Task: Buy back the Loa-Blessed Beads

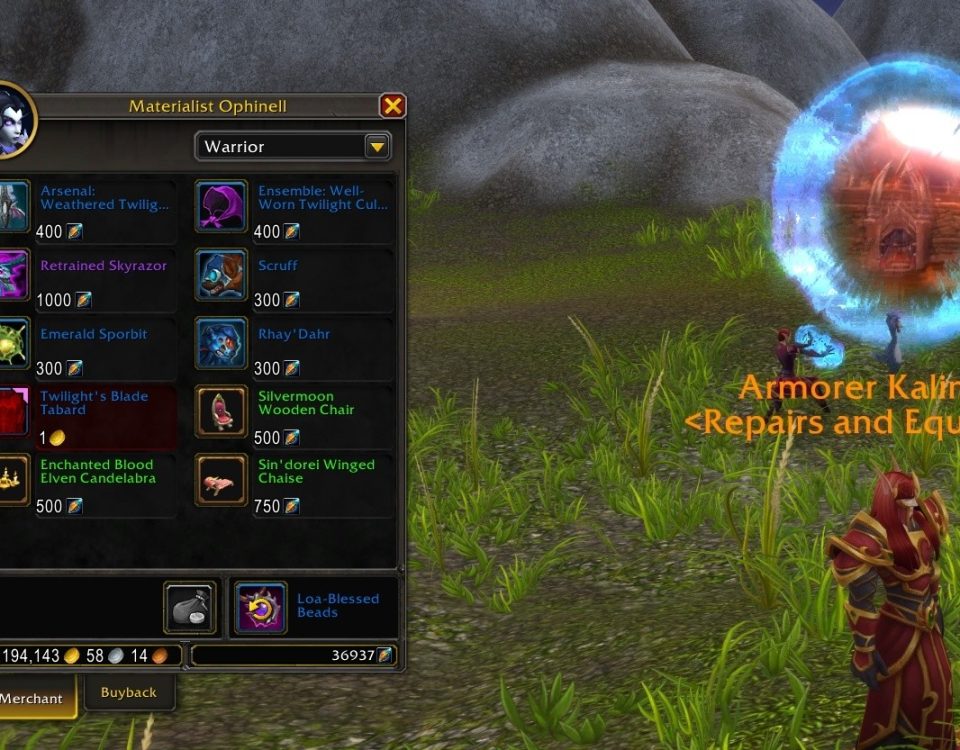Action: point(261,607)
